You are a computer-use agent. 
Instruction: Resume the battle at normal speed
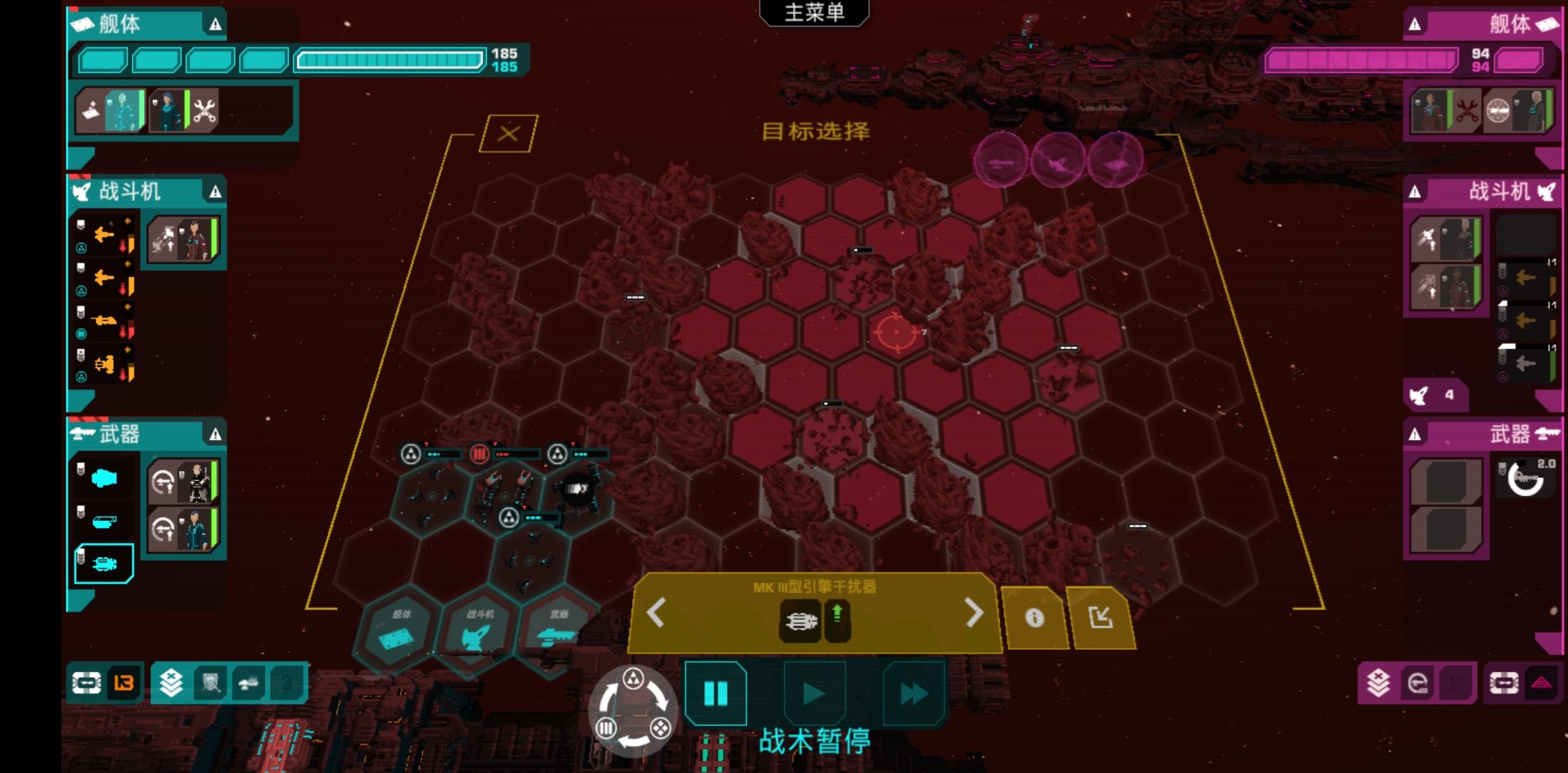[x=814, y=693]
